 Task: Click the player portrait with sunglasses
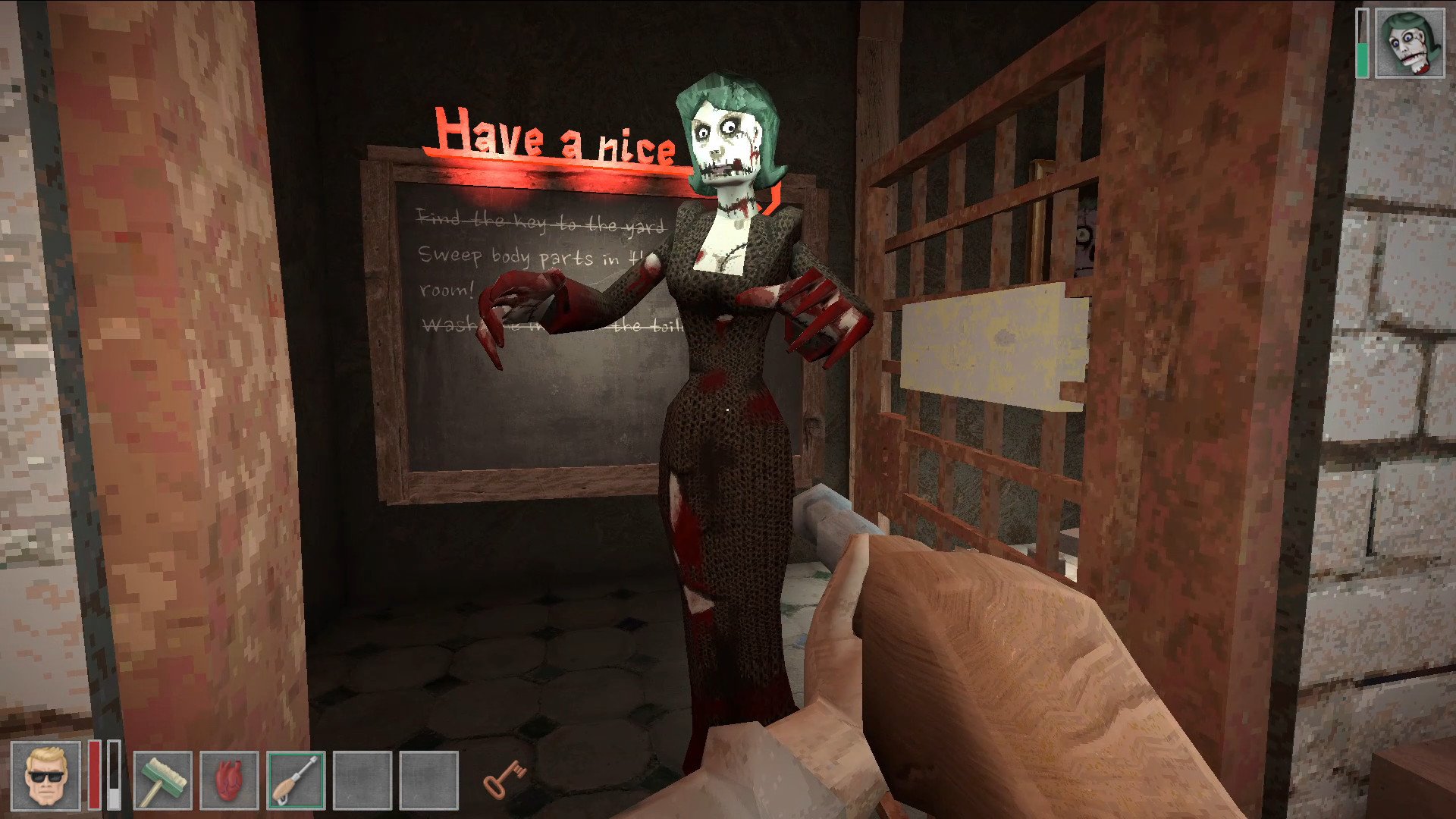point(45,776)
